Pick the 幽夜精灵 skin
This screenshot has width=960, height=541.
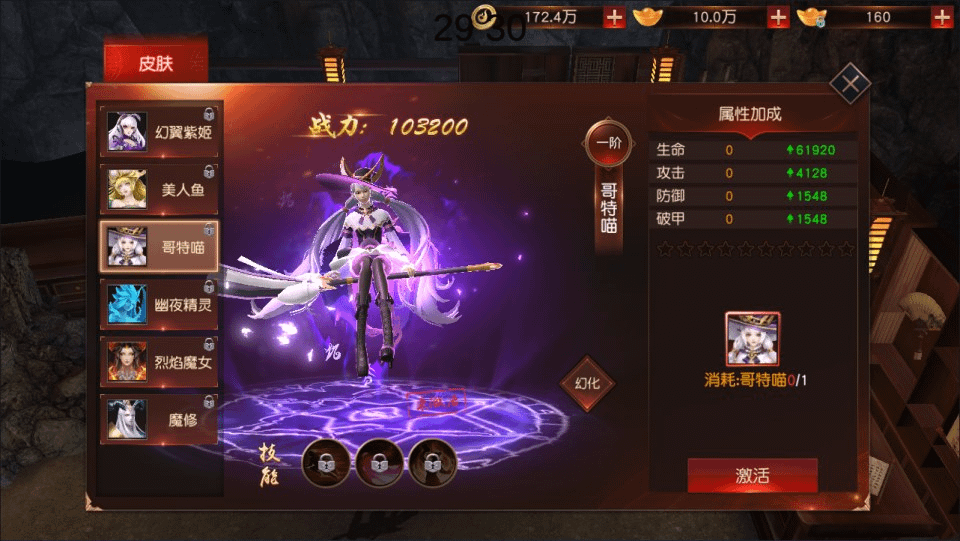[x=161, y=305]
